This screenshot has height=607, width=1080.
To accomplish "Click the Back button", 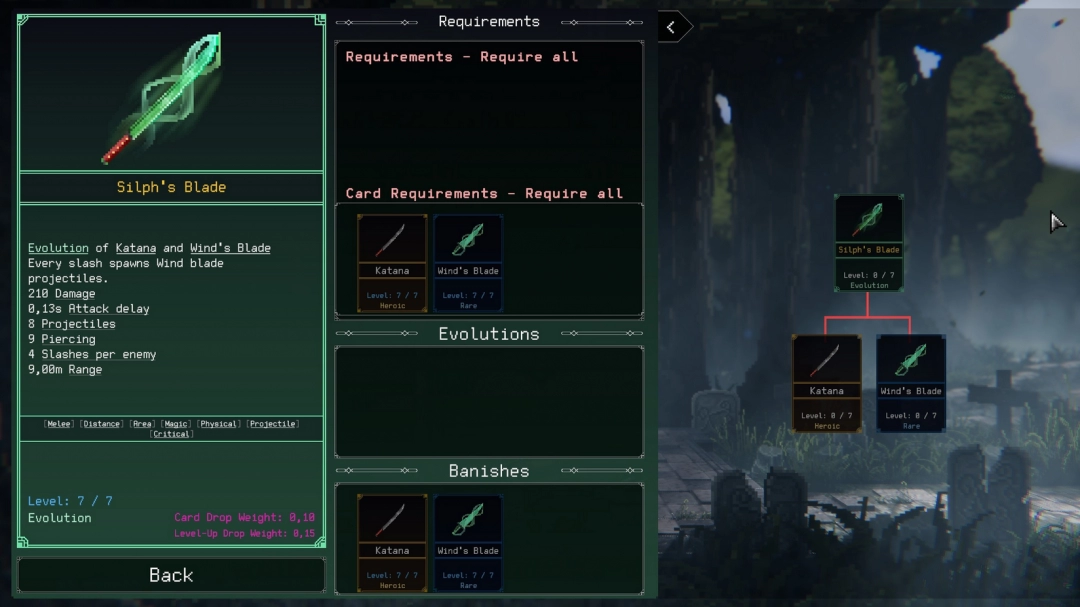I will (x=171, y=575).
